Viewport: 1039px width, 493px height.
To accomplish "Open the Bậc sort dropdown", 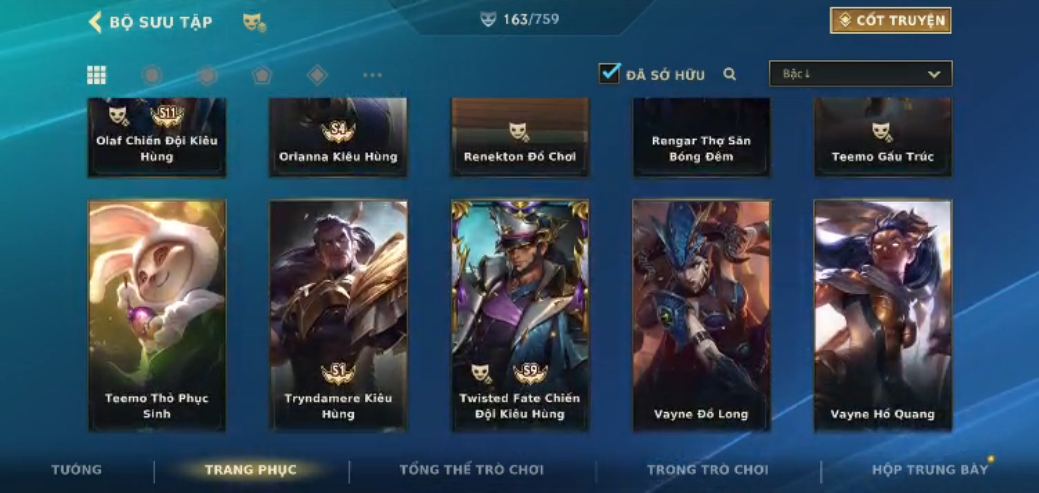I will click(x=860, y=74).
